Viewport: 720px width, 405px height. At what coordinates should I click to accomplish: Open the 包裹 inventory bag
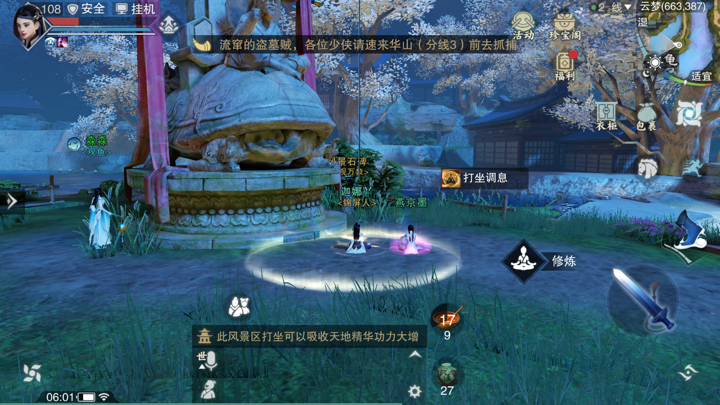647,116
